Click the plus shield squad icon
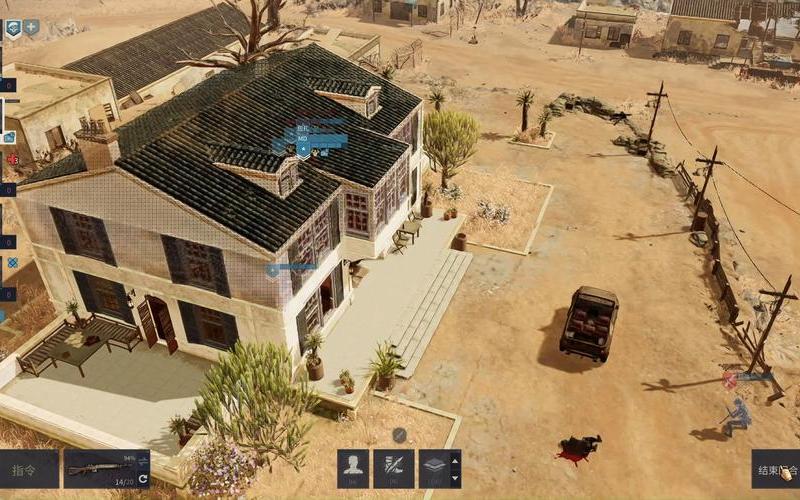This screenshot has height=500, width=800. tap(32, 28)
